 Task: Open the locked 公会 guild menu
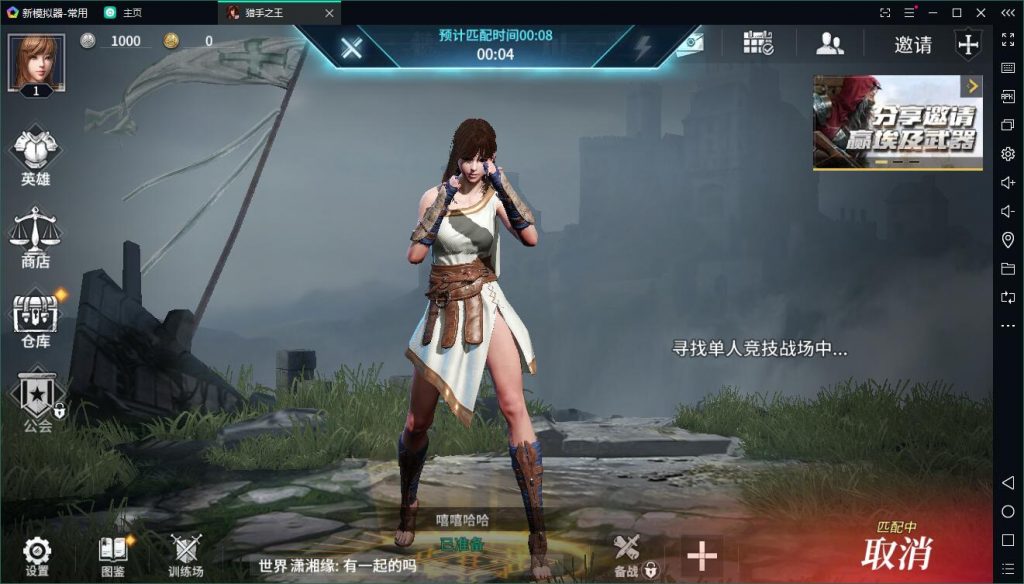(x=37, y=399)
